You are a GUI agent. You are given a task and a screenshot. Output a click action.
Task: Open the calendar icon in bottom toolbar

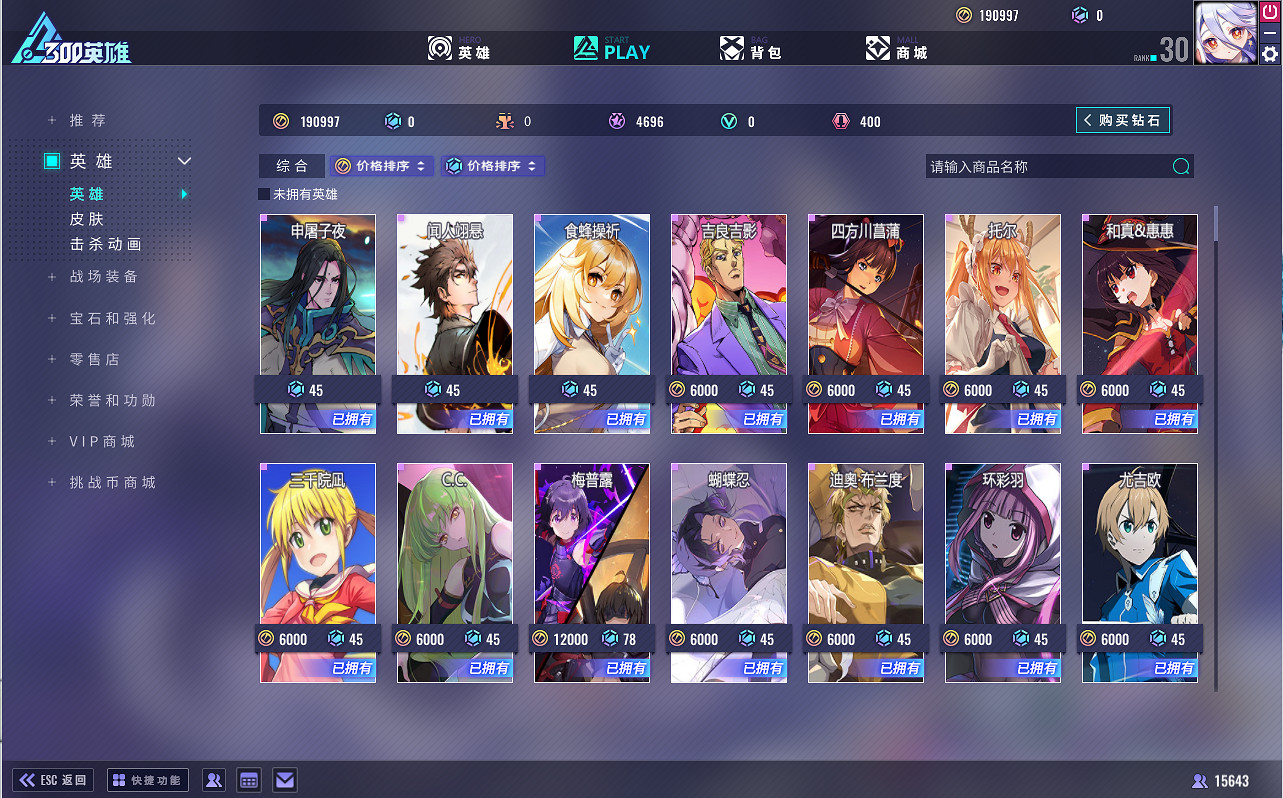click(x=248, y=780)
